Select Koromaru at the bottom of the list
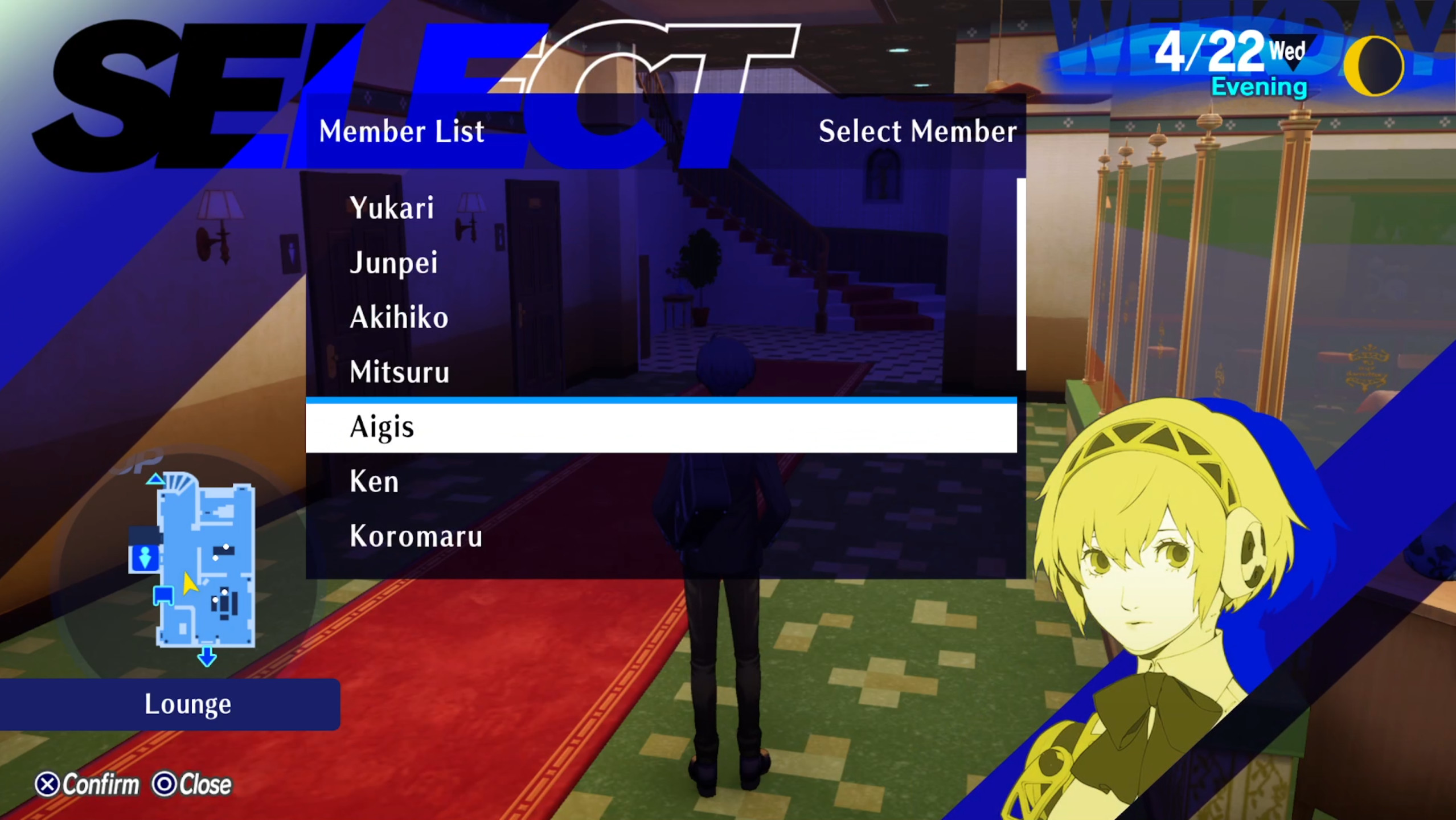The width and height of the screenshot is (1456, 820). click(x=415, y=535)
